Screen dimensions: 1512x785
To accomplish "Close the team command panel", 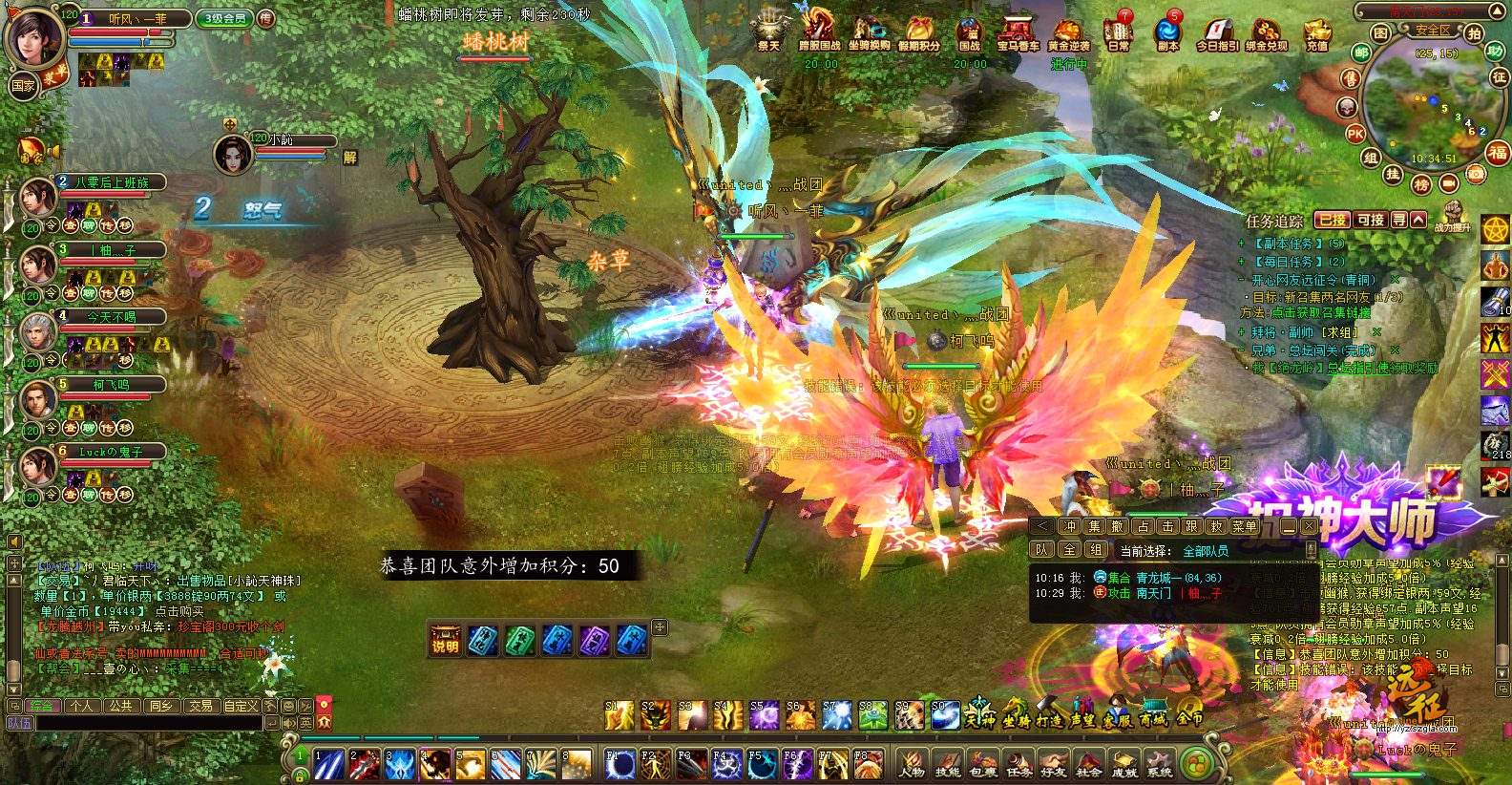I will [x=1309, y=526].
